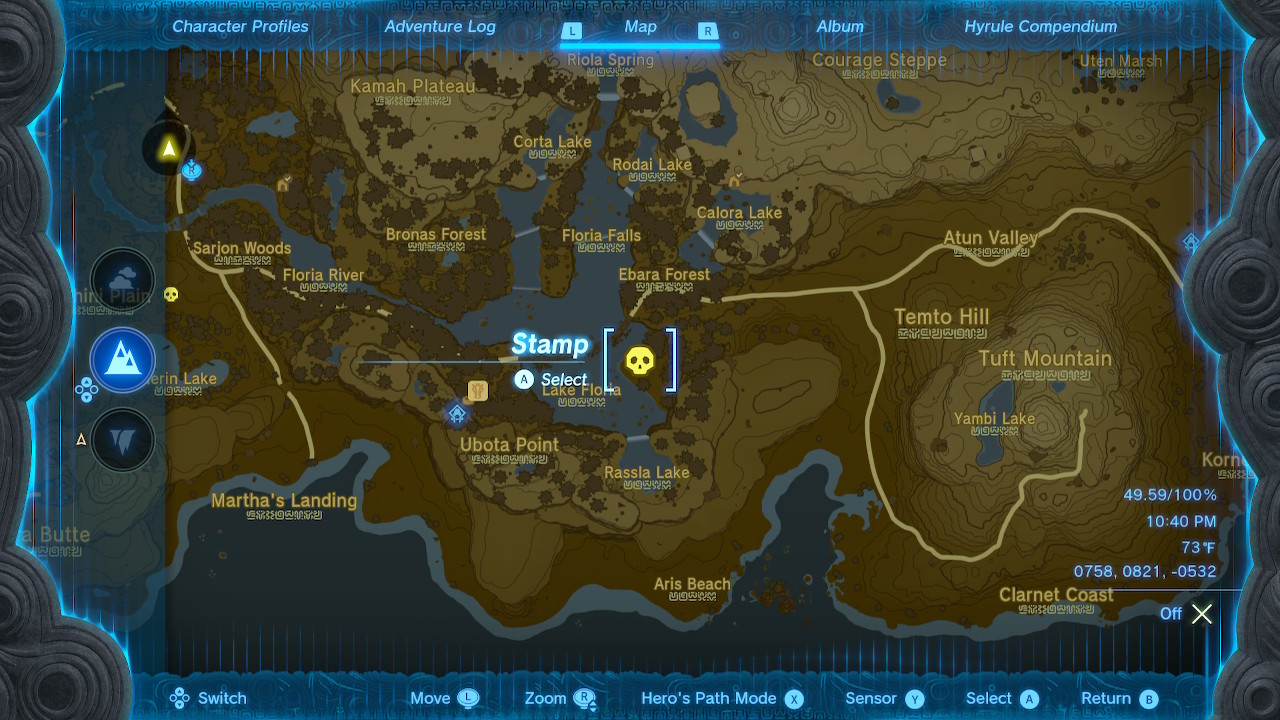Click the shrine icon near Atun Valley
The image size is (1280, 720).
point(1190,242)
